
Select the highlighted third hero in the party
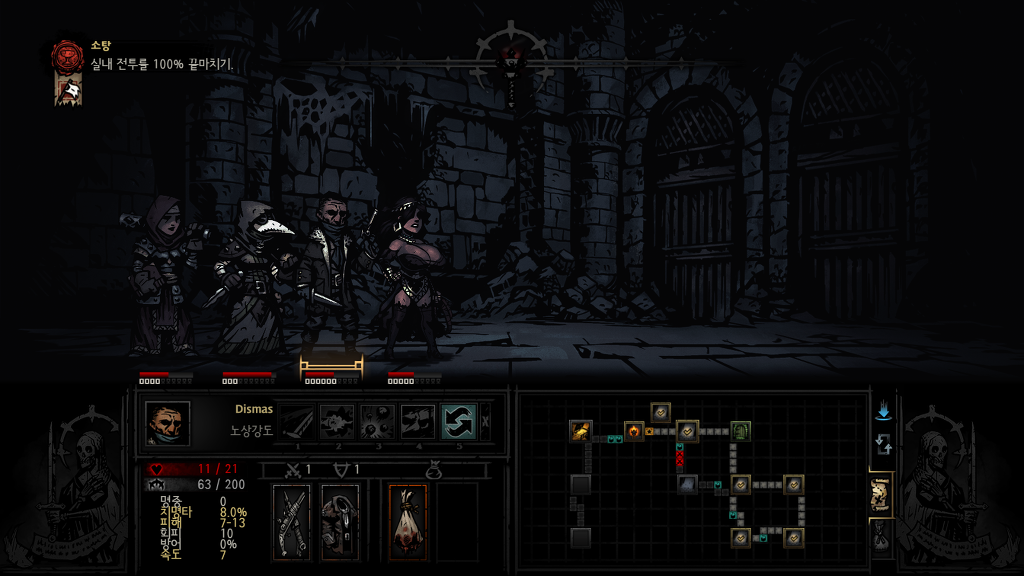pos(330,280)
